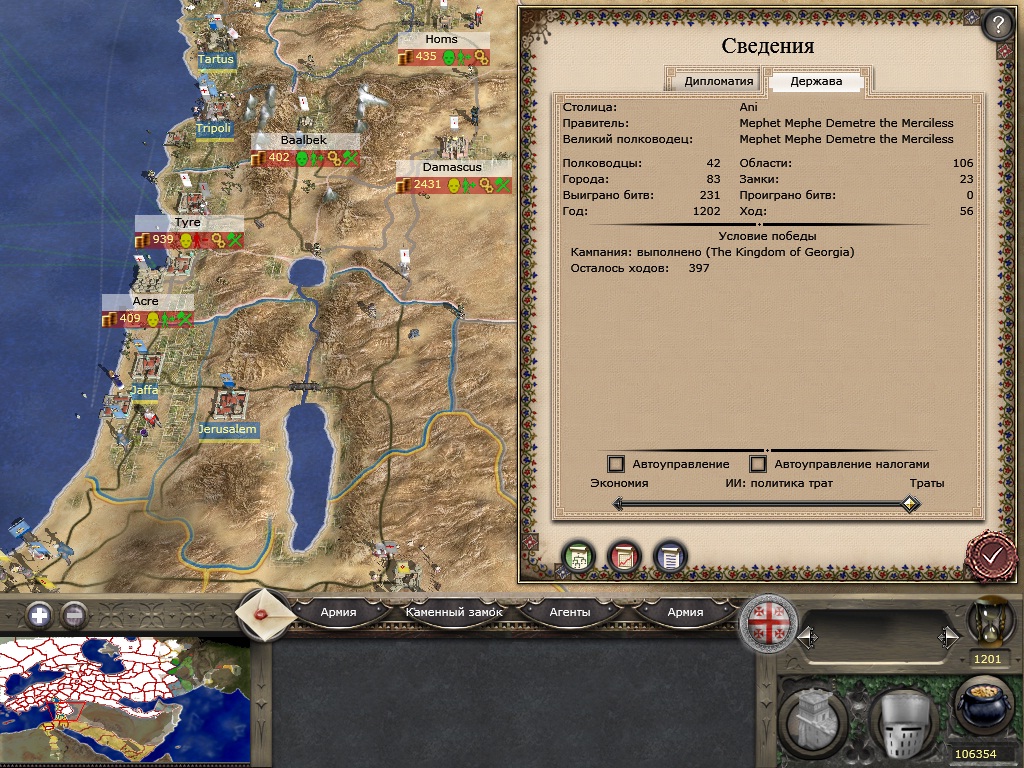
Task: Open the sealed letter envelope icon
Action: pyautogui.click(x=266, y=612)
